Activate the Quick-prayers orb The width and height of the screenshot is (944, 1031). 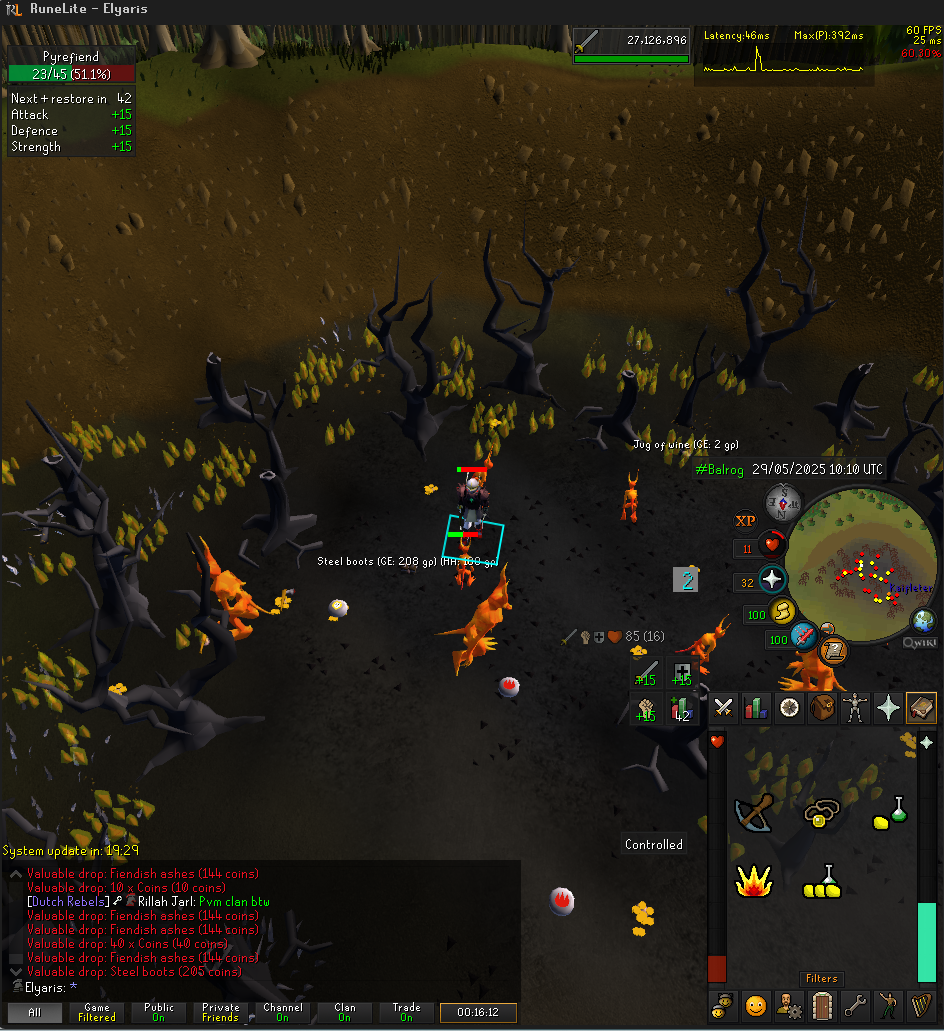[773, 580]
